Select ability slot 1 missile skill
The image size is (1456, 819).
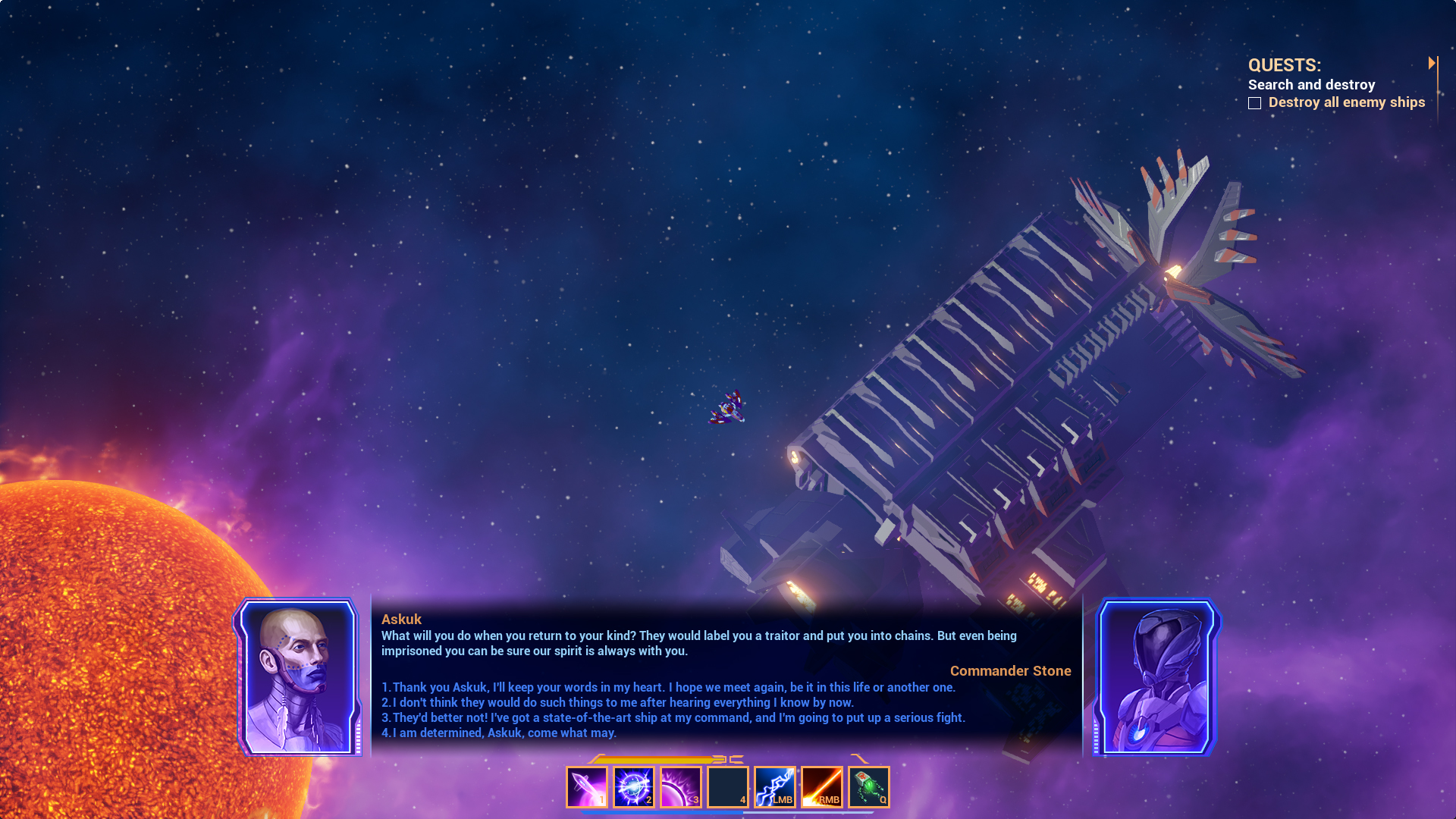coord(587,786)
